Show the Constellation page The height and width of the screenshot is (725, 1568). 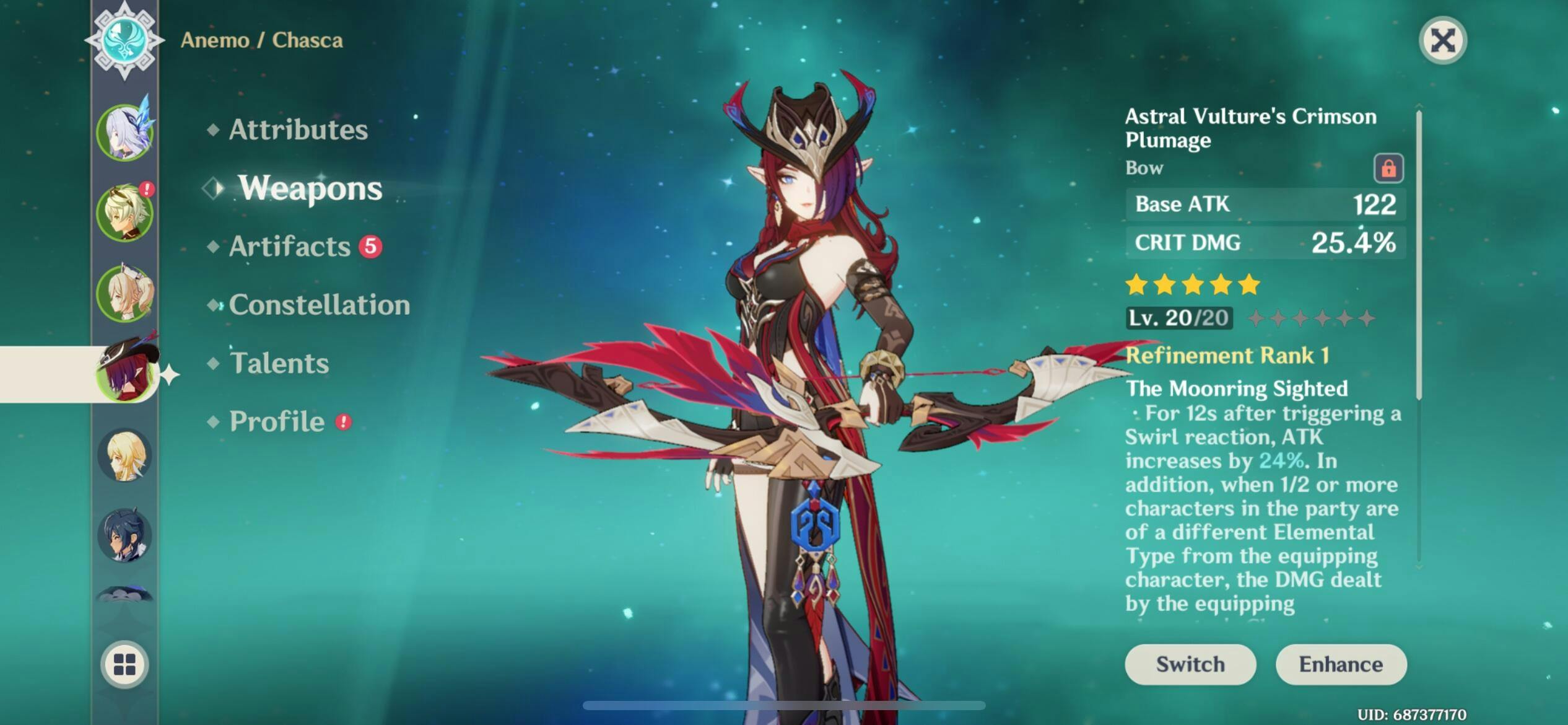click(x=319, y=305)
